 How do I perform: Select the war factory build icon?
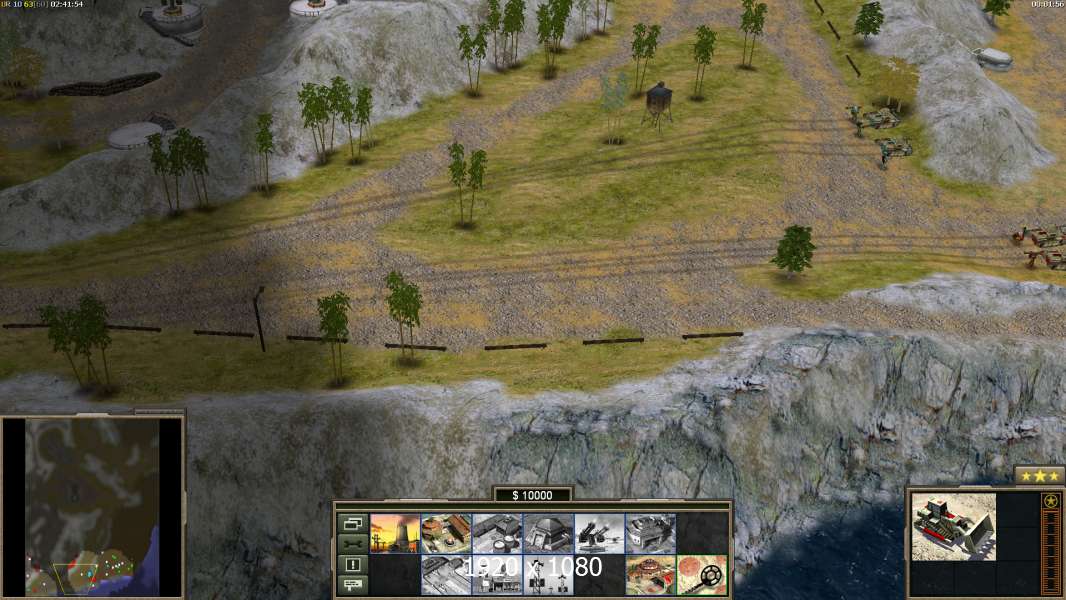650,534
